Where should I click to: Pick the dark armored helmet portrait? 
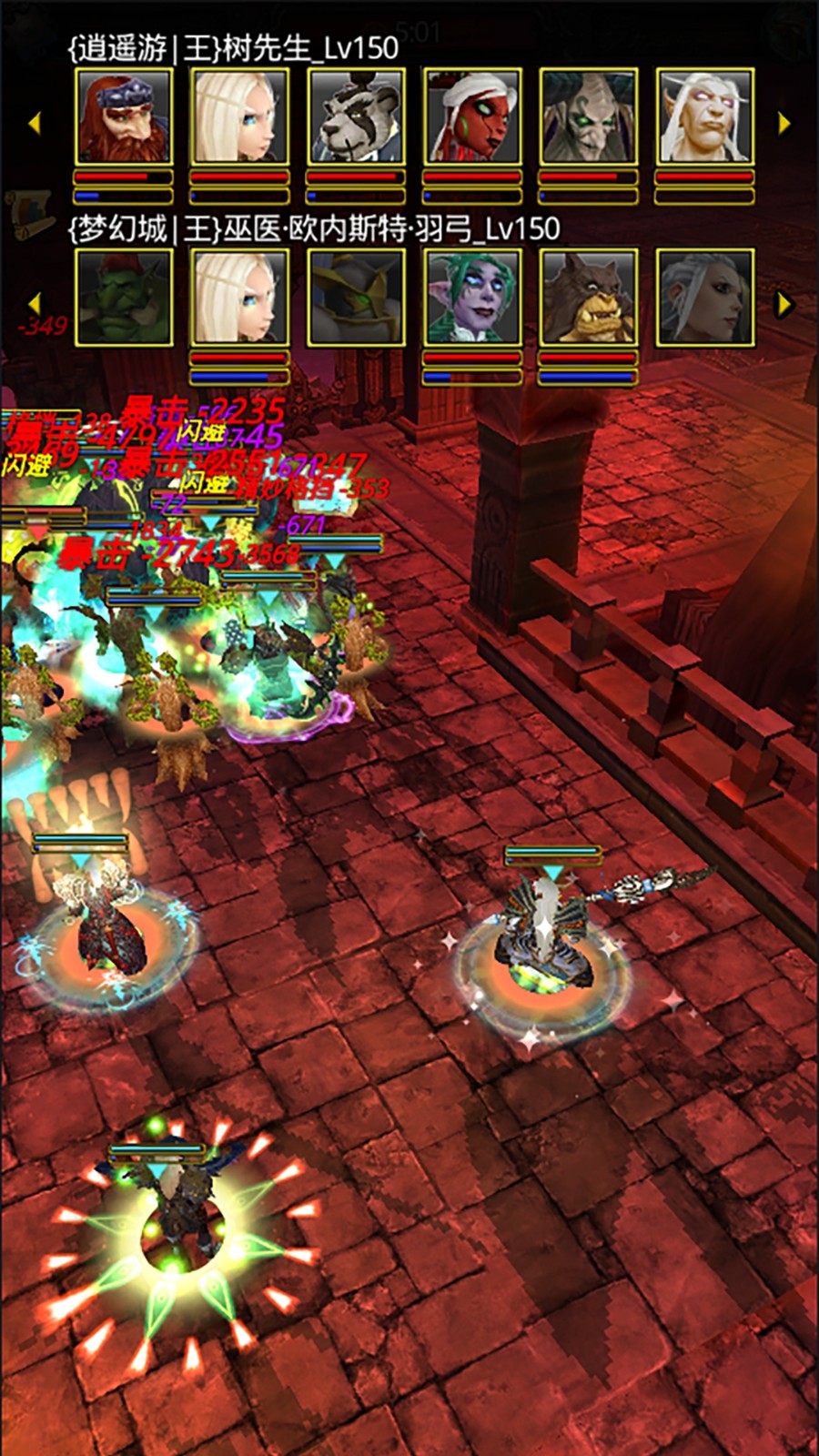point(356,298)
